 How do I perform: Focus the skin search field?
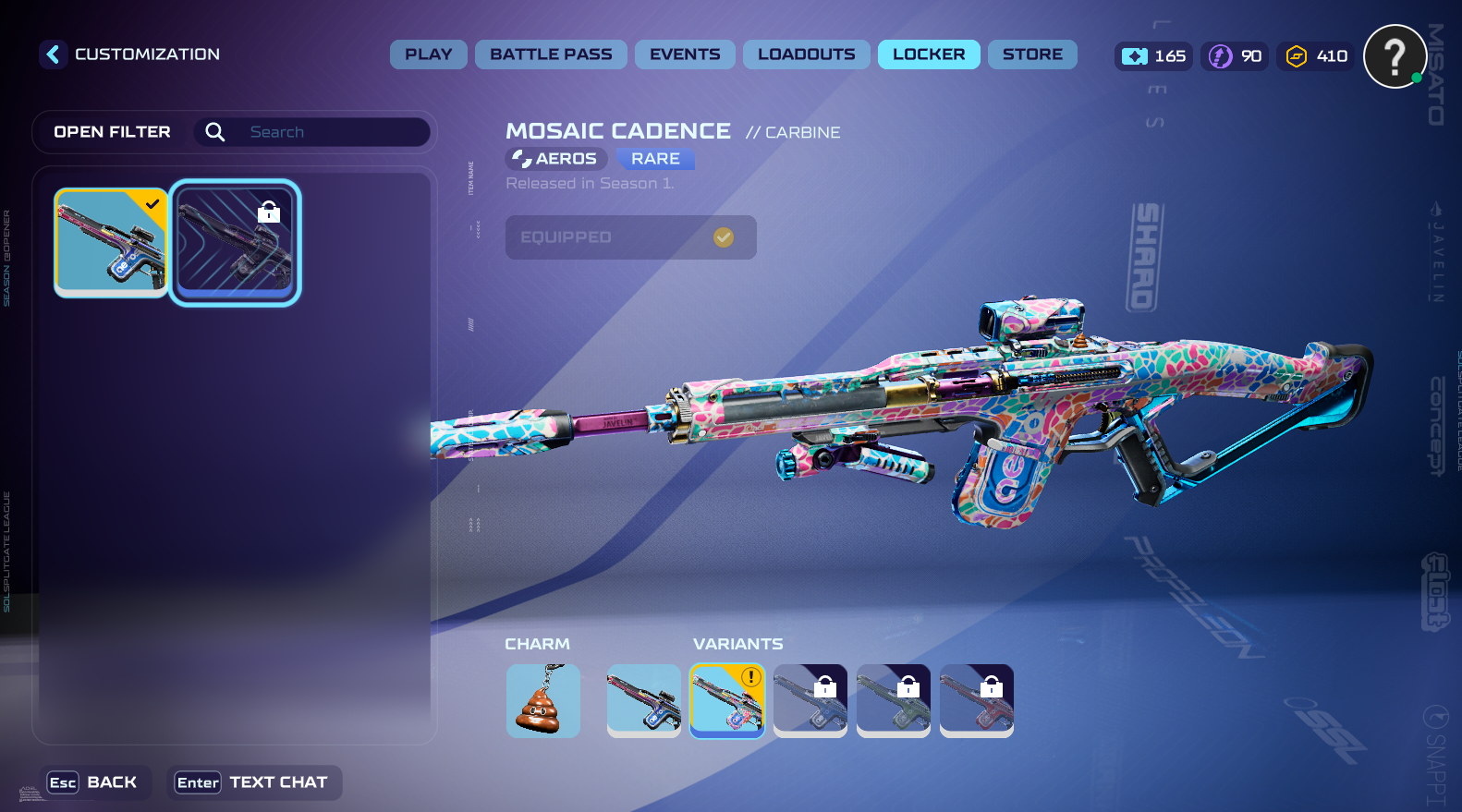(333, 132)
